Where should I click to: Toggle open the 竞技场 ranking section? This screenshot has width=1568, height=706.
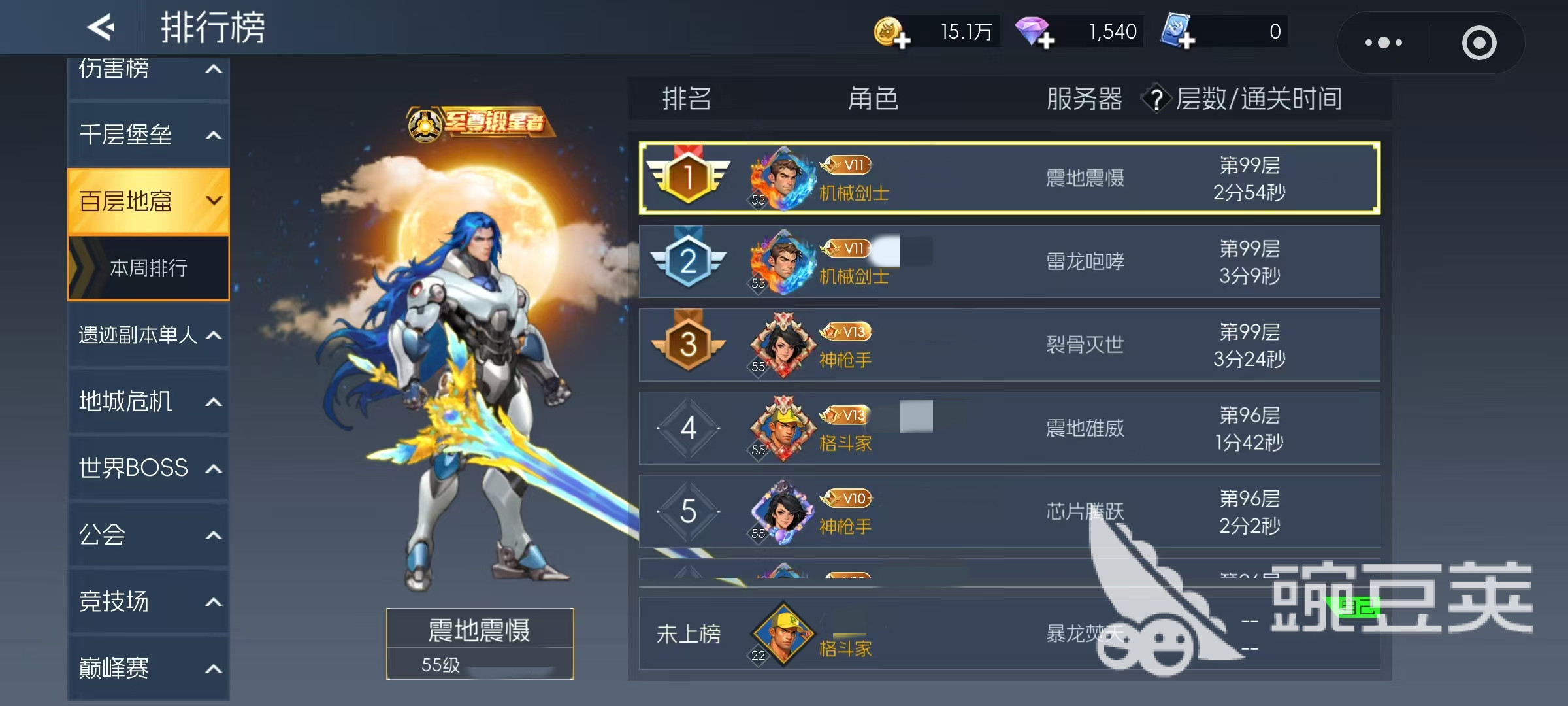coord(148,601)
